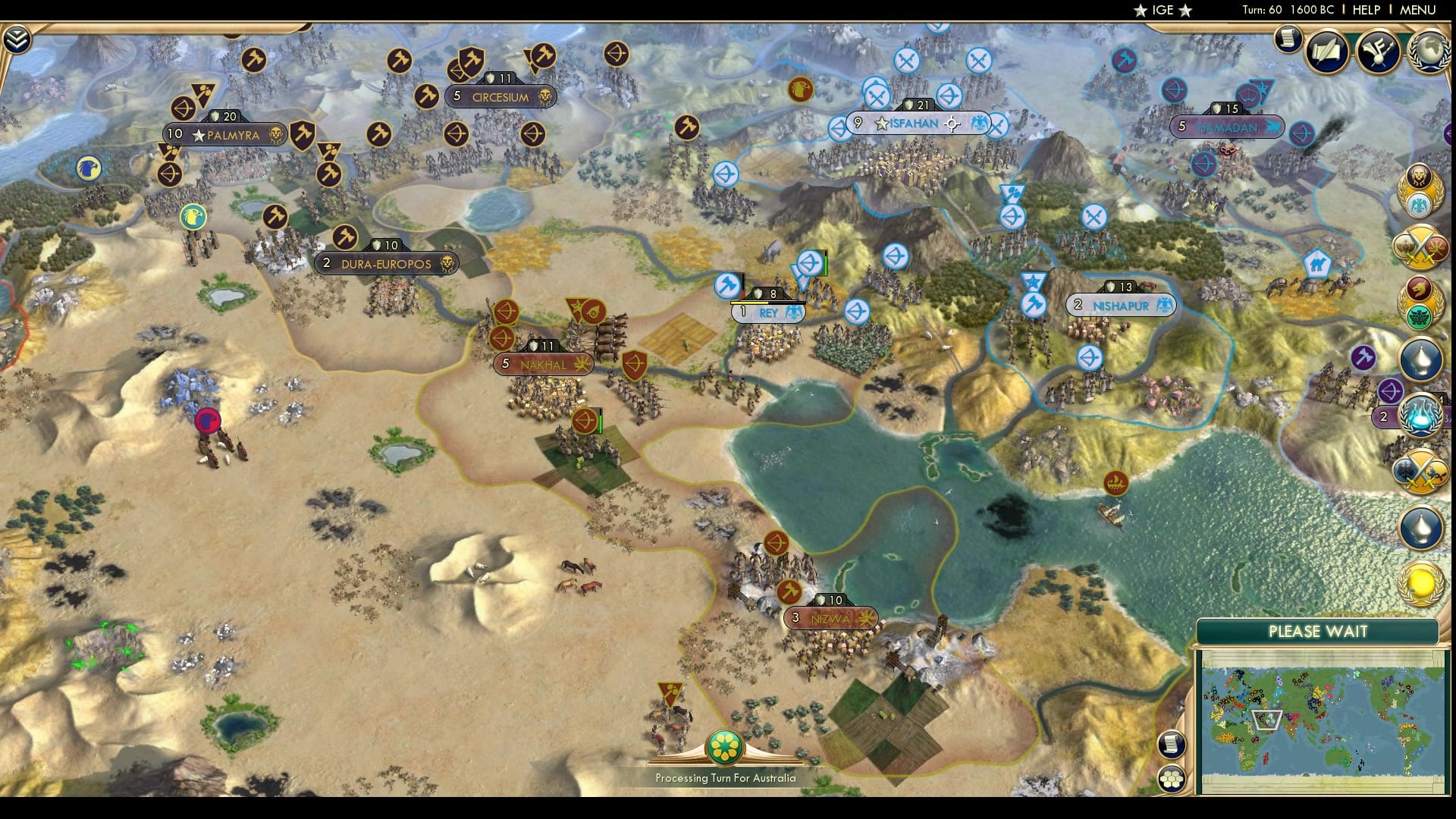This screenshot has height=819, width=1456.
Task: Open the MENU
Action: [x=1424, y=11]
